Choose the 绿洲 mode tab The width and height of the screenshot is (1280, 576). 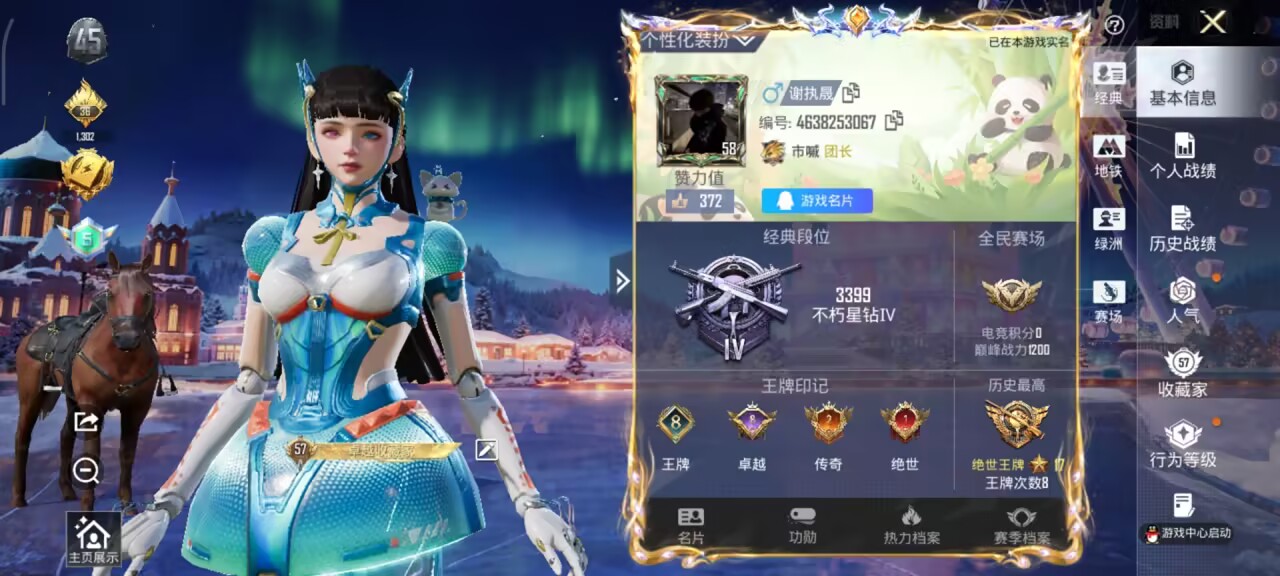click(x=1108, y=229)
